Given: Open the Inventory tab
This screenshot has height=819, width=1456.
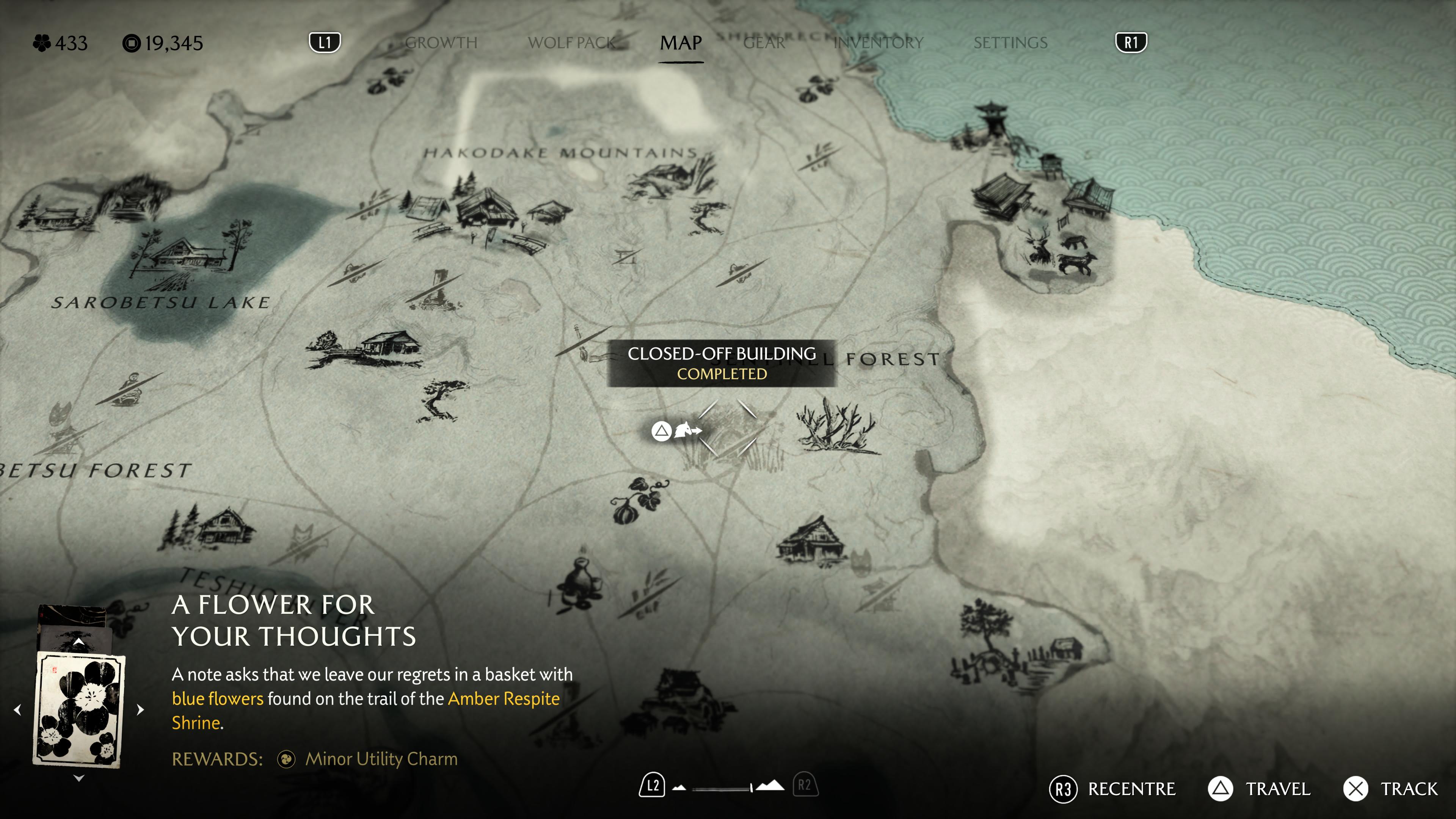Looking at the screenshot, I should point(879,43).
